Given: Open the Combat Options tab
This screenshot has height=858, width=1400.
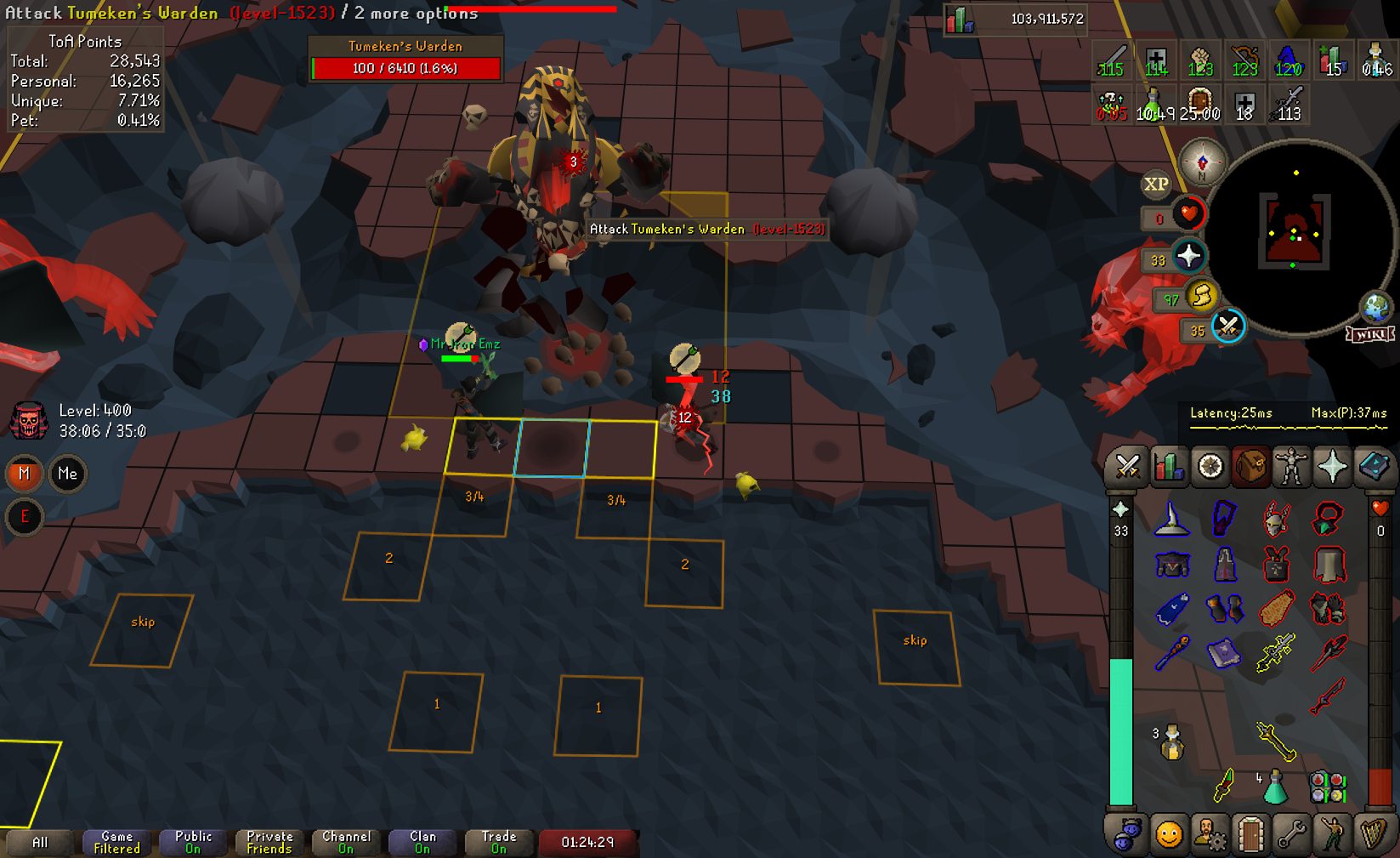Looking at the screenshot, I should pos(1128,467).
